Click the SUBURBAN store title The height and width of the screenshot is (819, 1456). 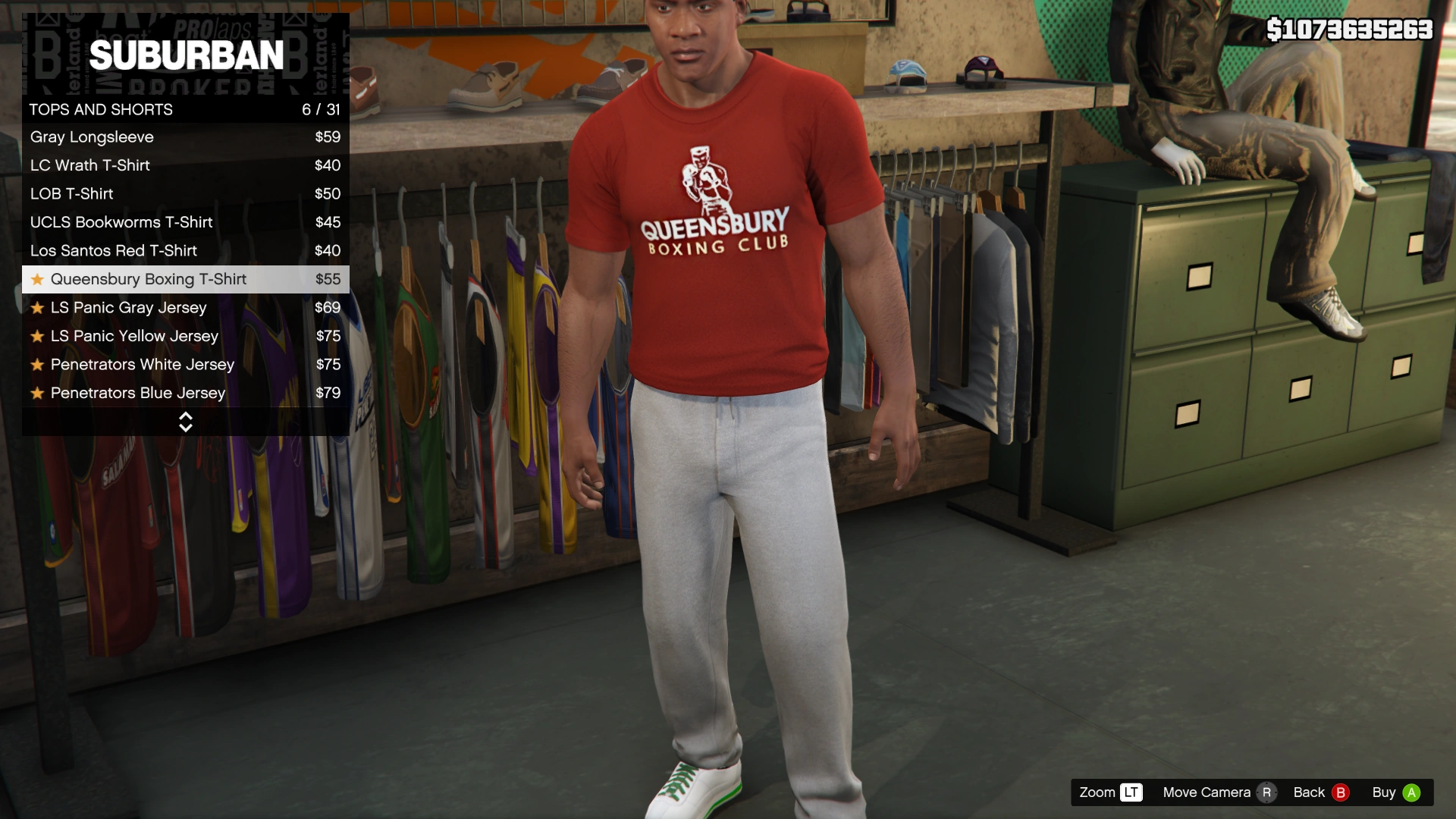187,54
